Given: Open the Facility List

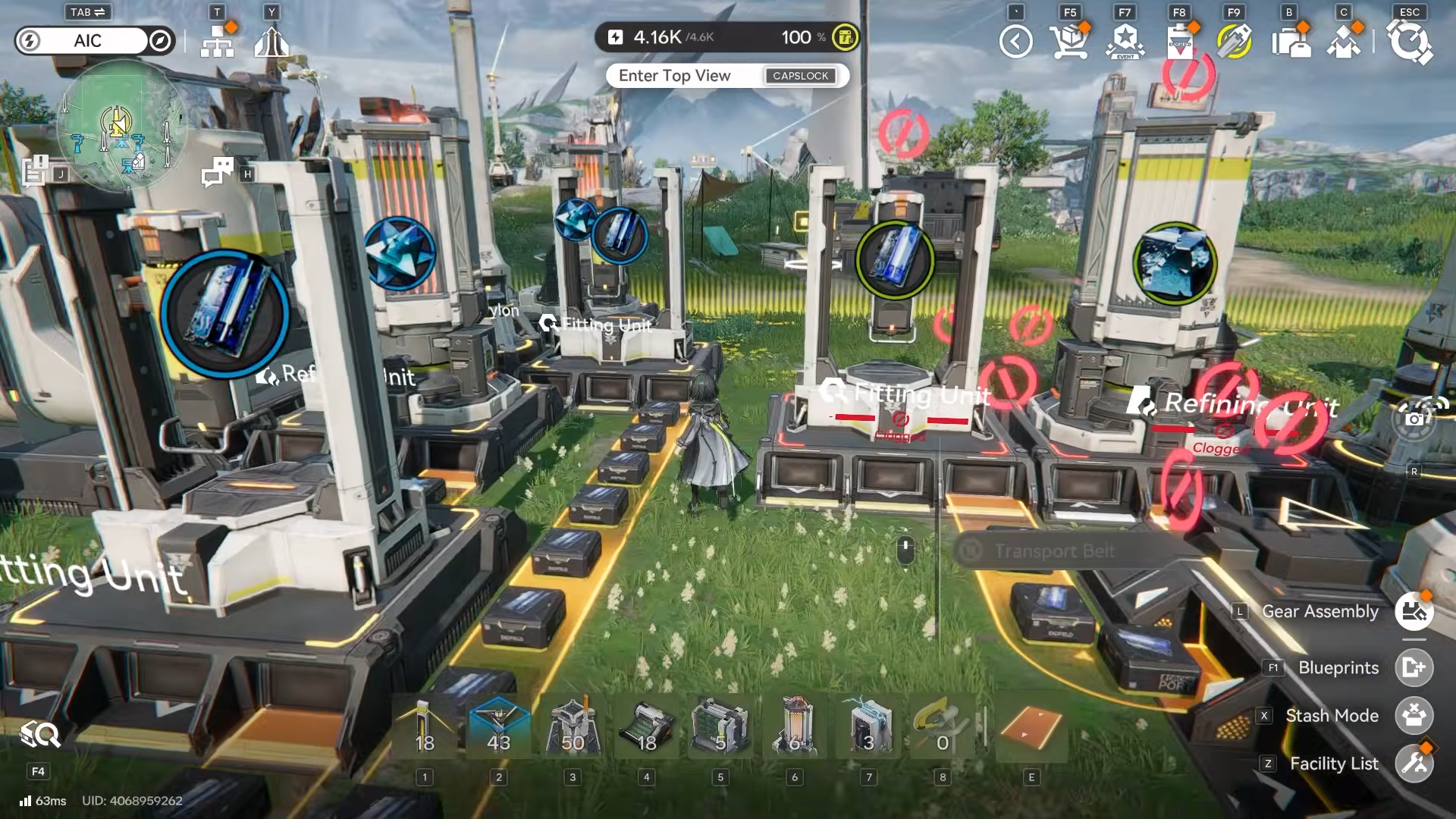Looking at the screenshot, I should pyautogui.click(x=1414, y=763).
